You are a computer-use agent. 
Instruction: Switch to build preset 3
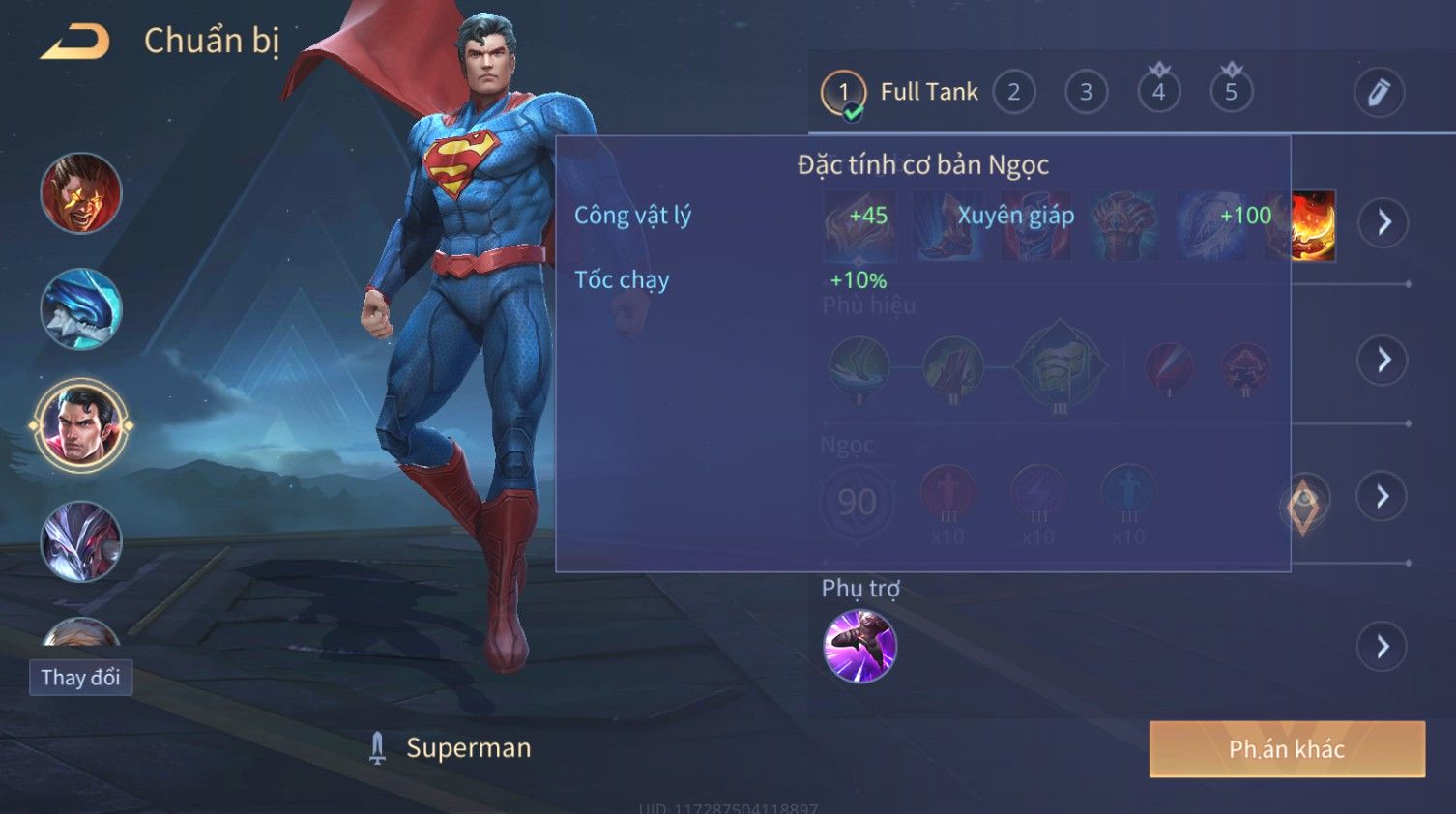pyautogui.click(x=1086, y=93)
